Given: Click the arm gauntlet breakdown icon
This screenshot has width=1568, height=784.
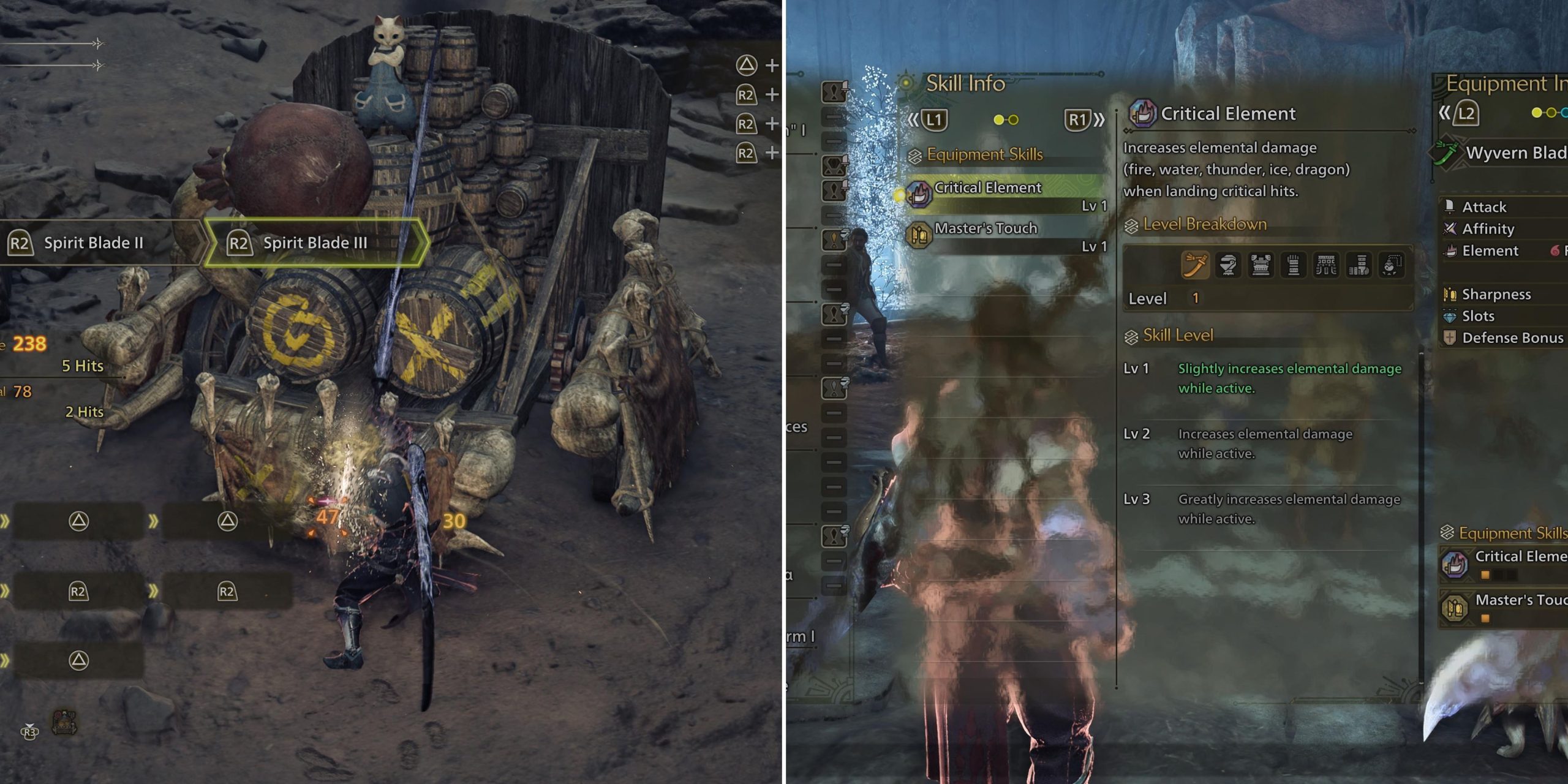Looking at the screenshot, I should pos(1293,265).
